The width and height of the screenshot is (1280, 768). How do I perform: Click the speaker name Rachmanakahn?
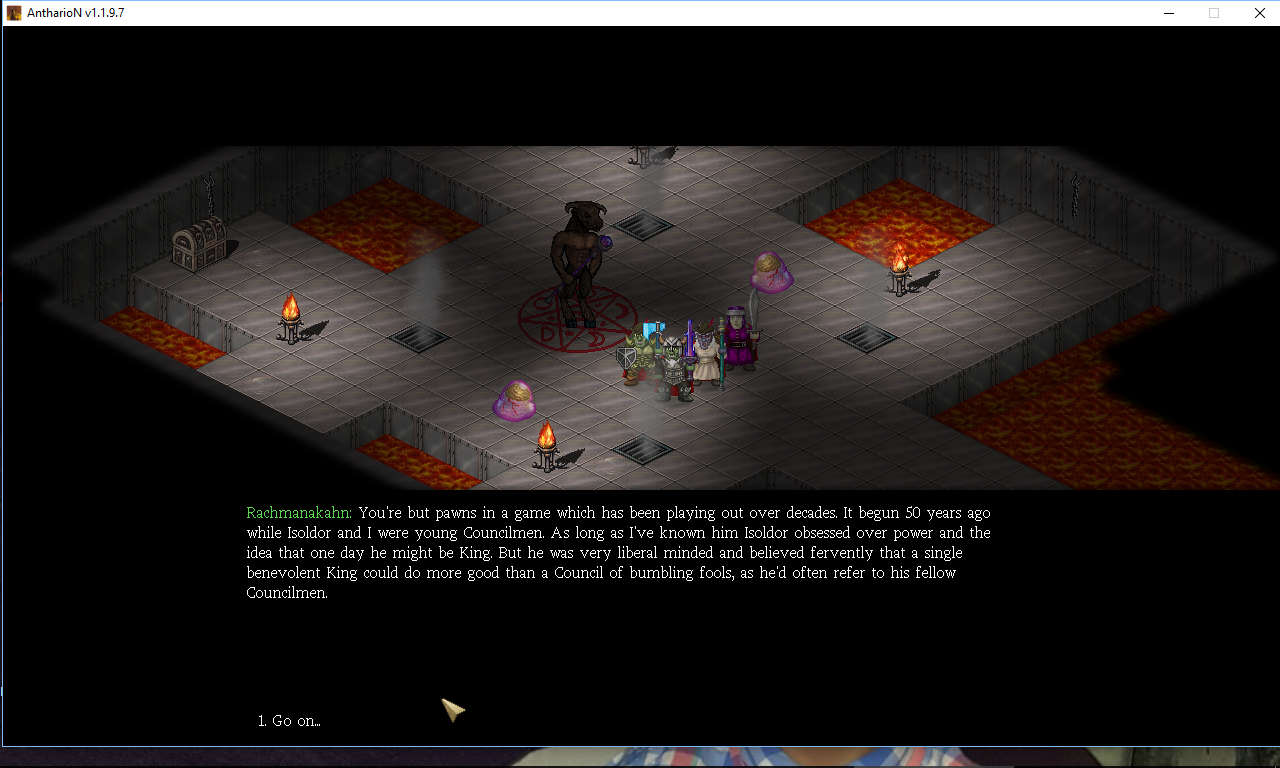coord(296,512)
